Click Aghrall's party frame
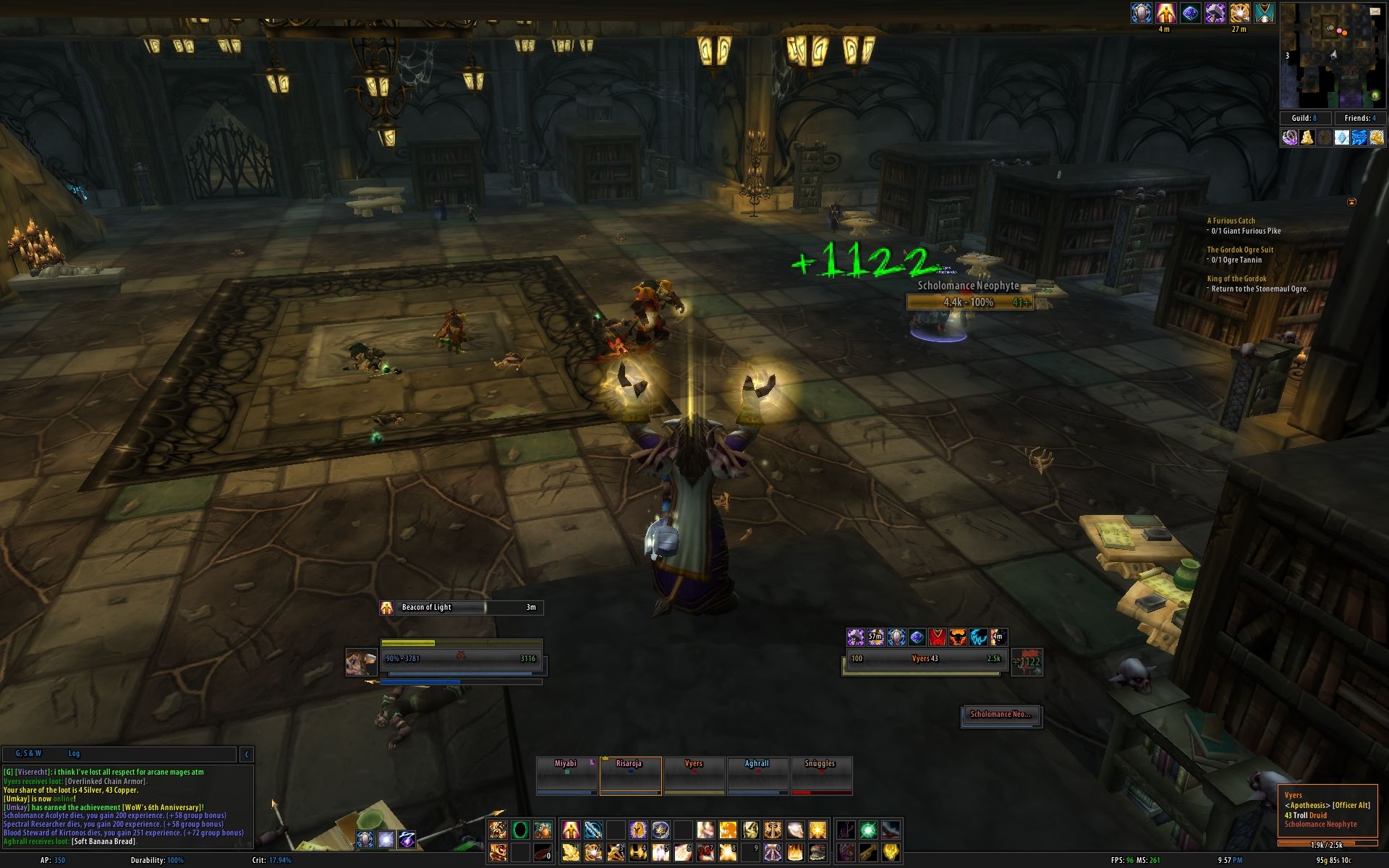 [x=757, y=775]
